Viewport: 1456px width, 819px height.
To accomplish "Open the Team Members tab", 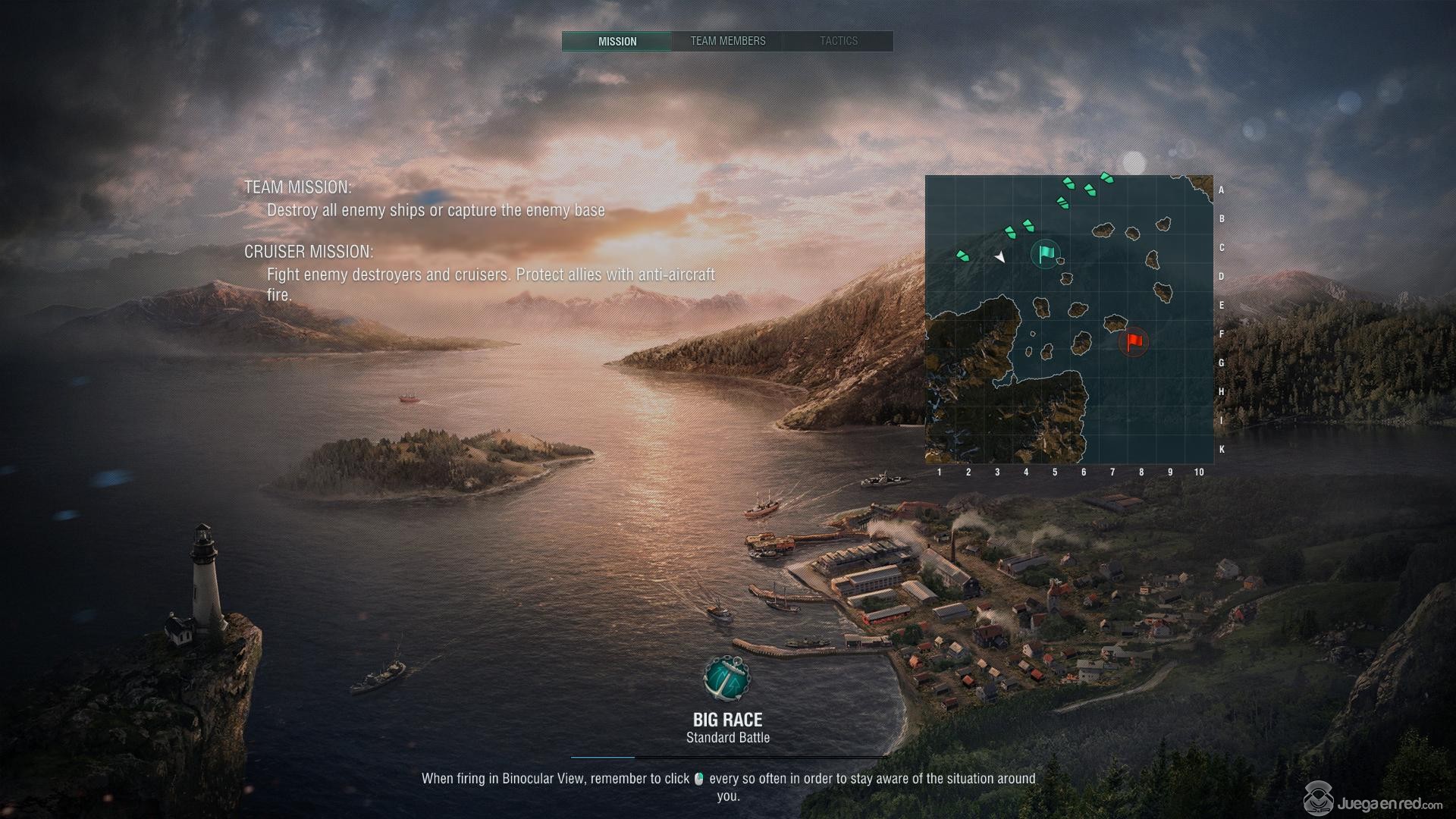I will 727,41.
